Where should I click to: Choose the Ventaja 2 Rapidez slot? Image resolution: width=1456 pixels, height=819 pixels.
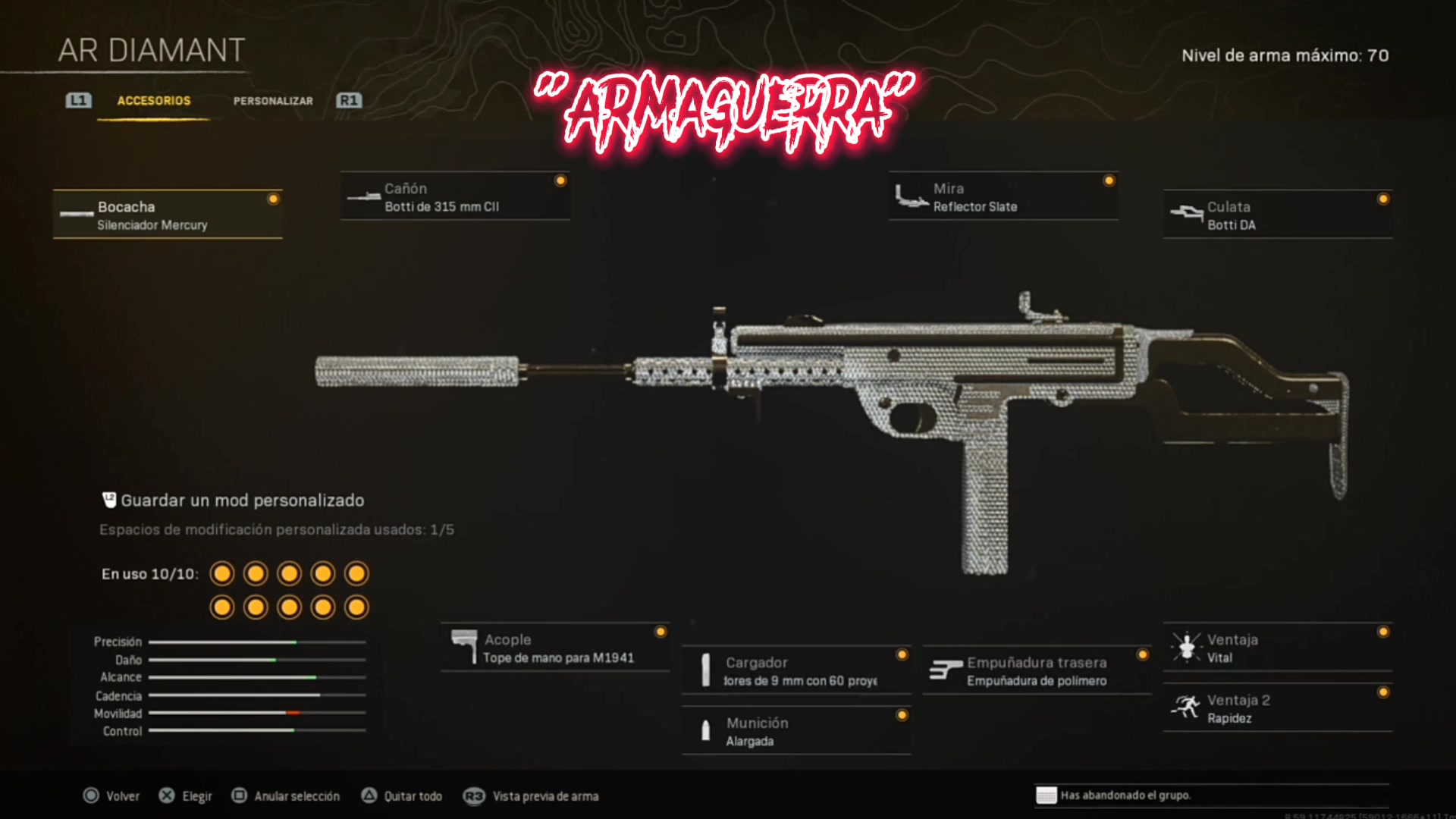pos(1278,708)
